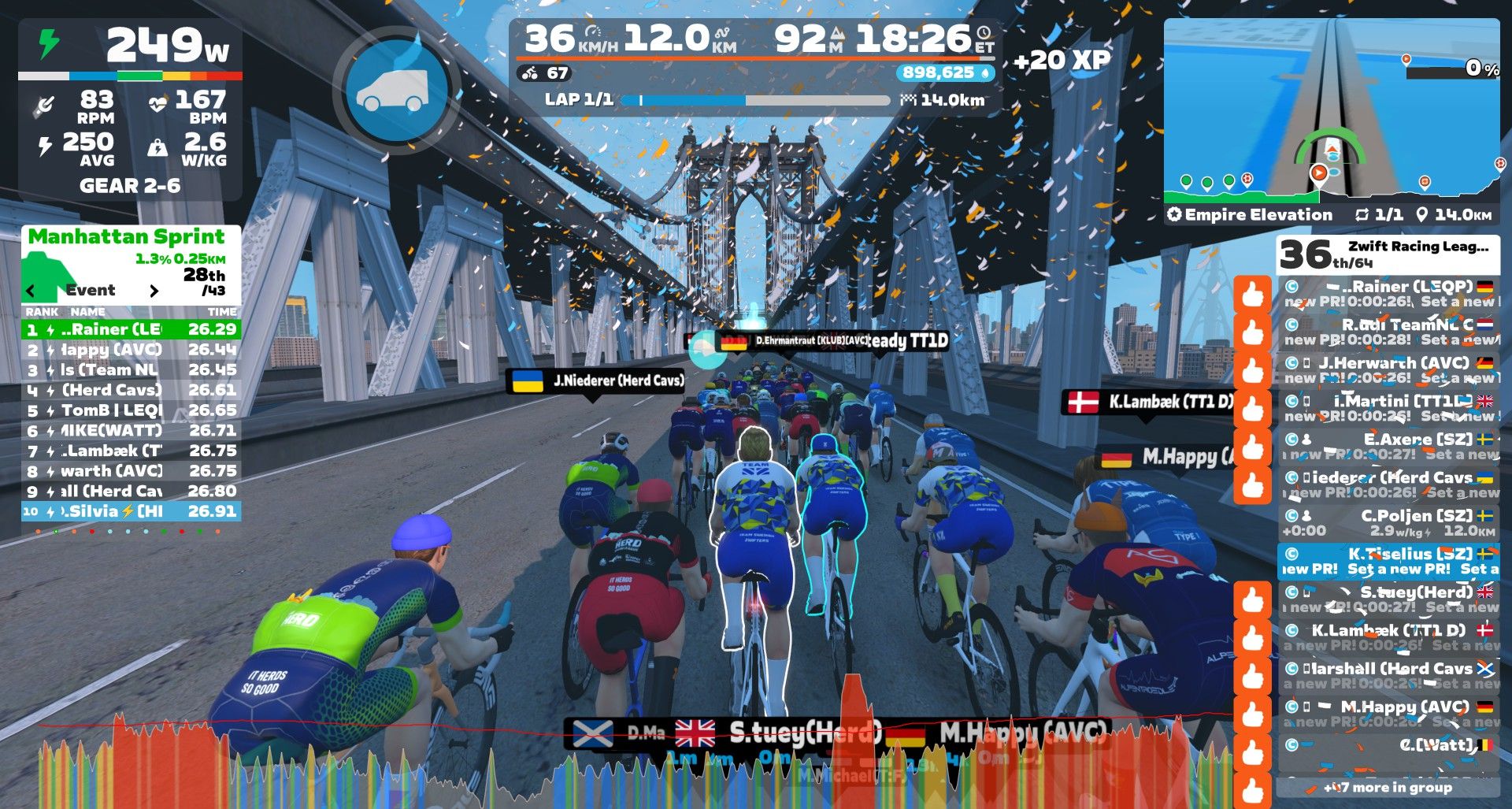Viewport: 1512px width, 809px height.
Task: Click the Manhattan Sprint segment title
Action: coord(126,236)
